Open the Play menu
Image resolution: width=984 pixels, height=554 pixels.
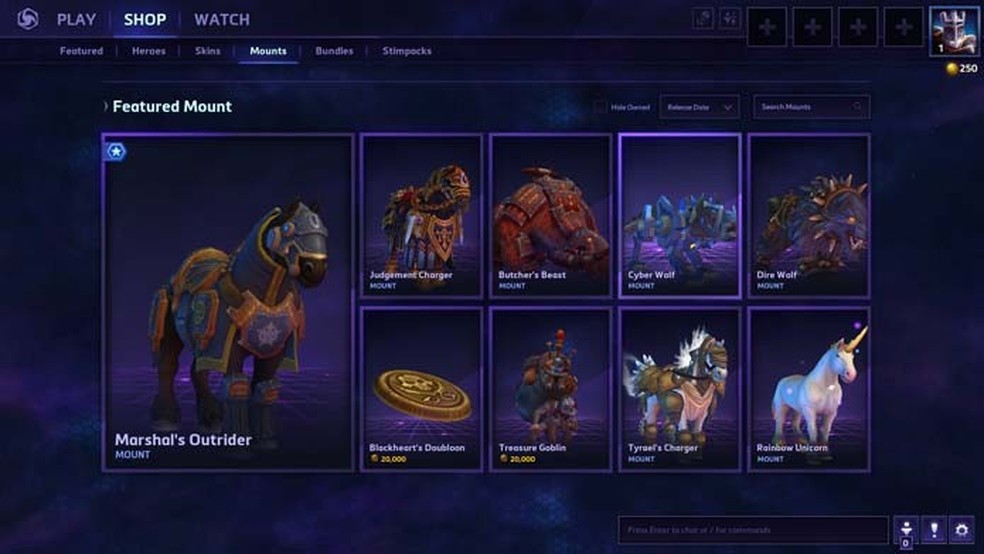[x=76, y=20]
